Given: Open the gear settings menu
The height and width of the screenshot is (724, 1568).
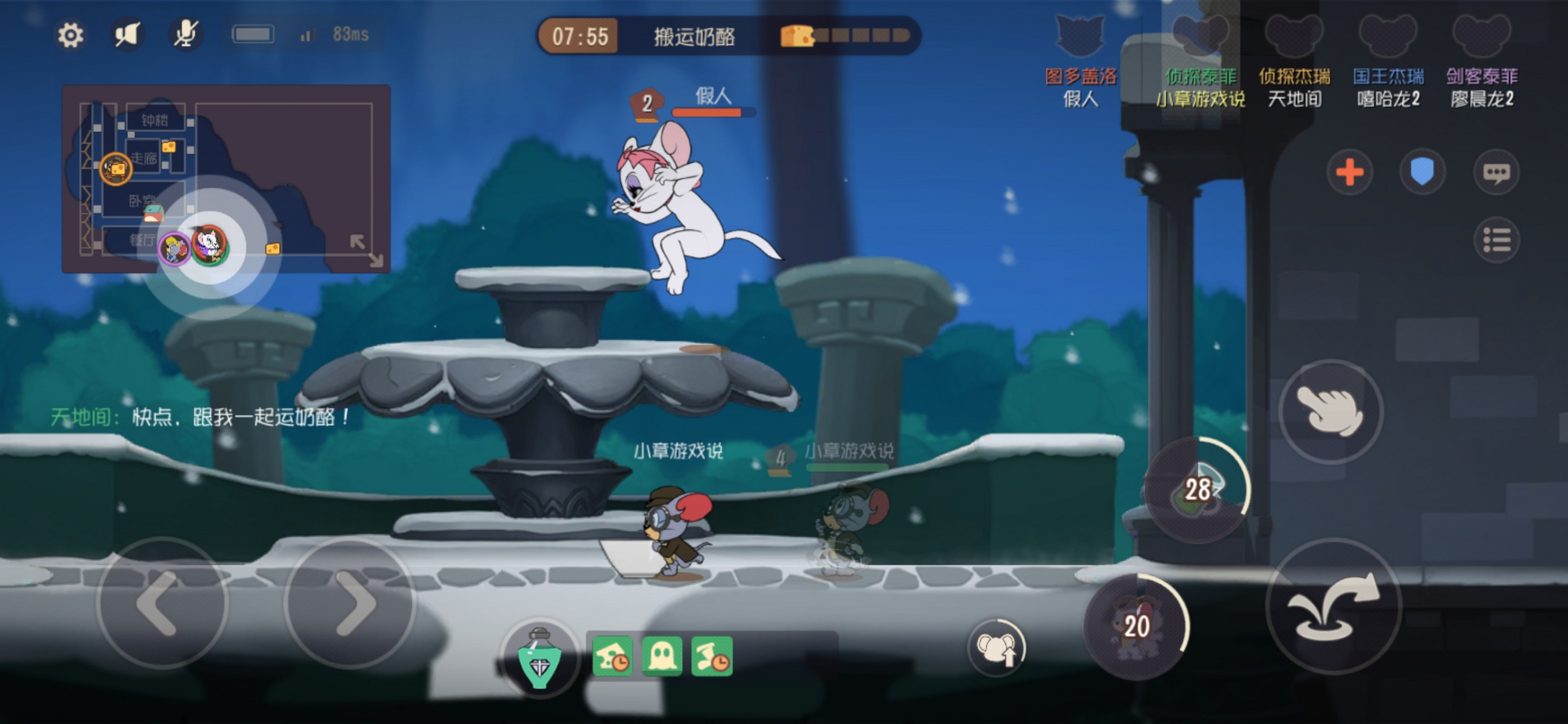Looking at the screenshot, I should tap(70, 35).
